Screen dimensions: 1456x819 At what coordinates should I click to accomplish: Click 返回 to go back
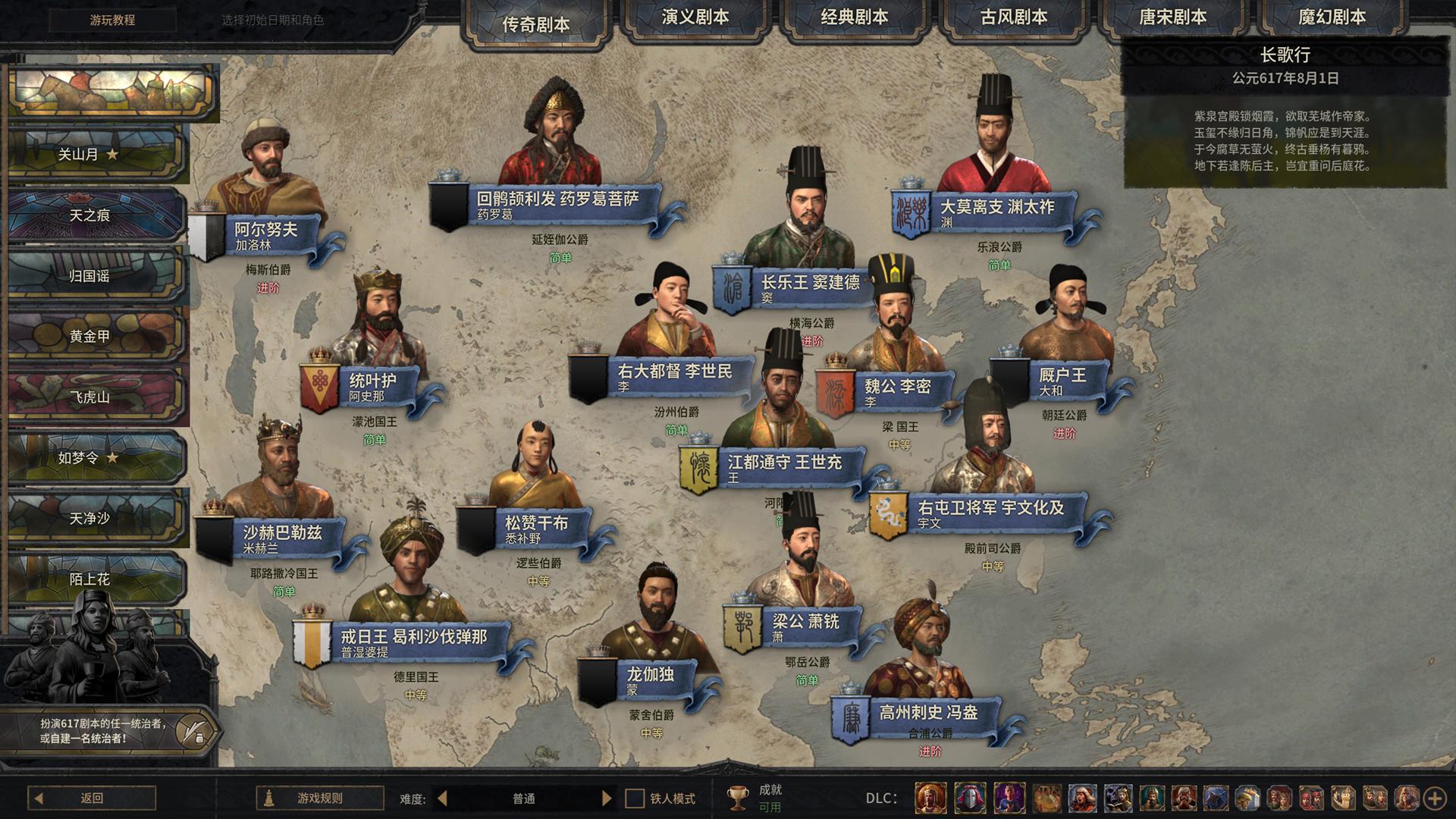click(92, 798)
